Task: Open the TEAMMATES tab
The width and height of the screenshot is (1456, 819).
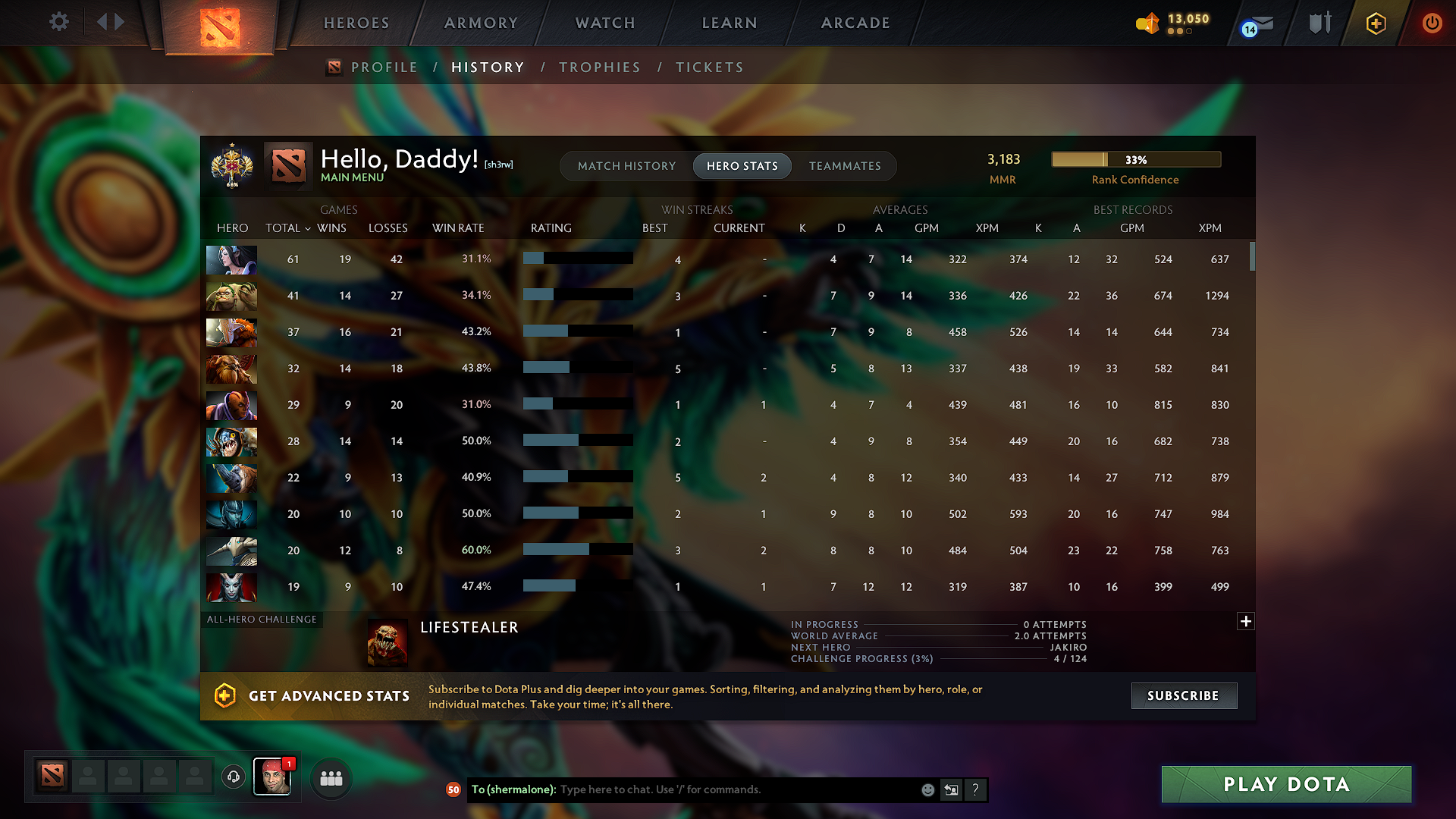Action: [x=845, y=166]
